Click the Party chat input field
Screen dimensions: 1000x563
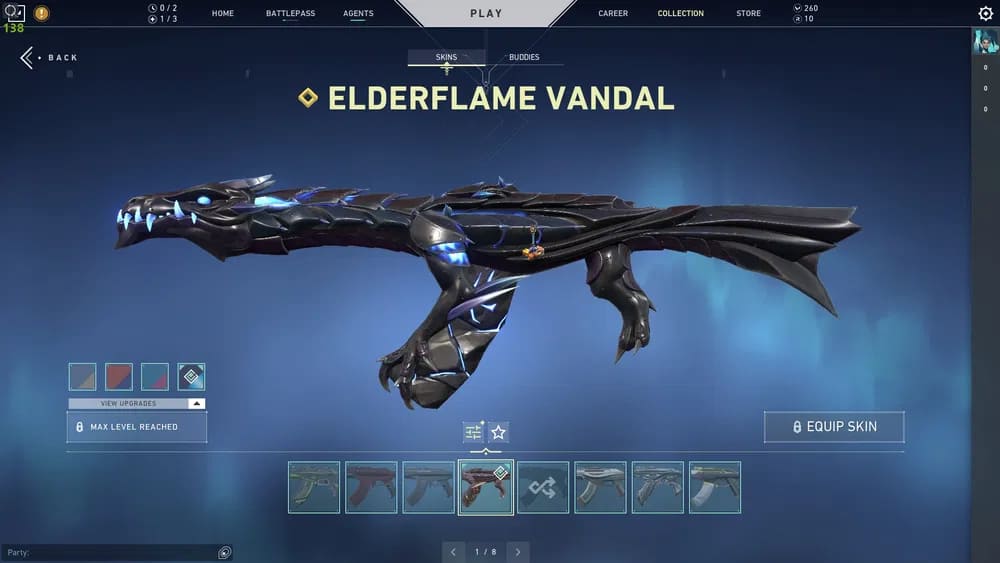point(110,552)
